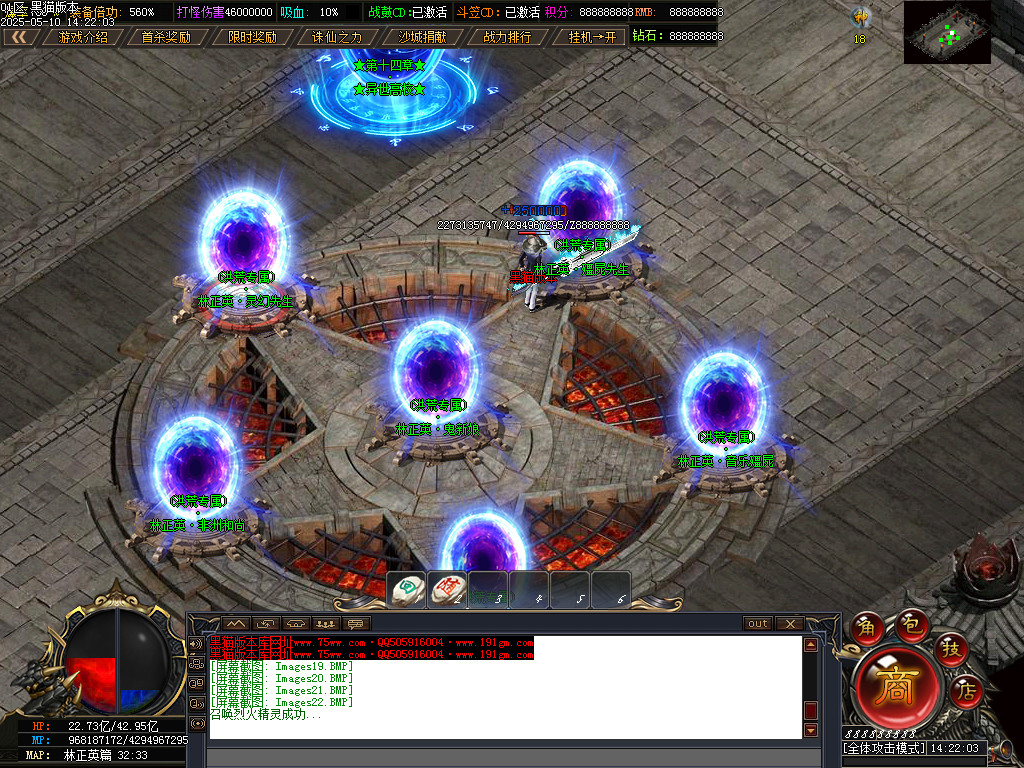Click the 神 orb icon near minimap
1024x768 pixels.
tap(860, 18)
